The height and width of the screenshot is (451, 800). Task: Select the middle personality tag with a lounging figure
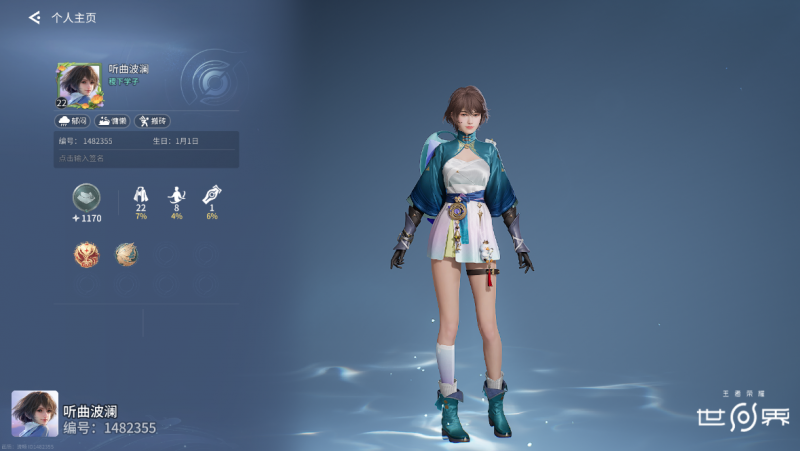click(112, 121)
